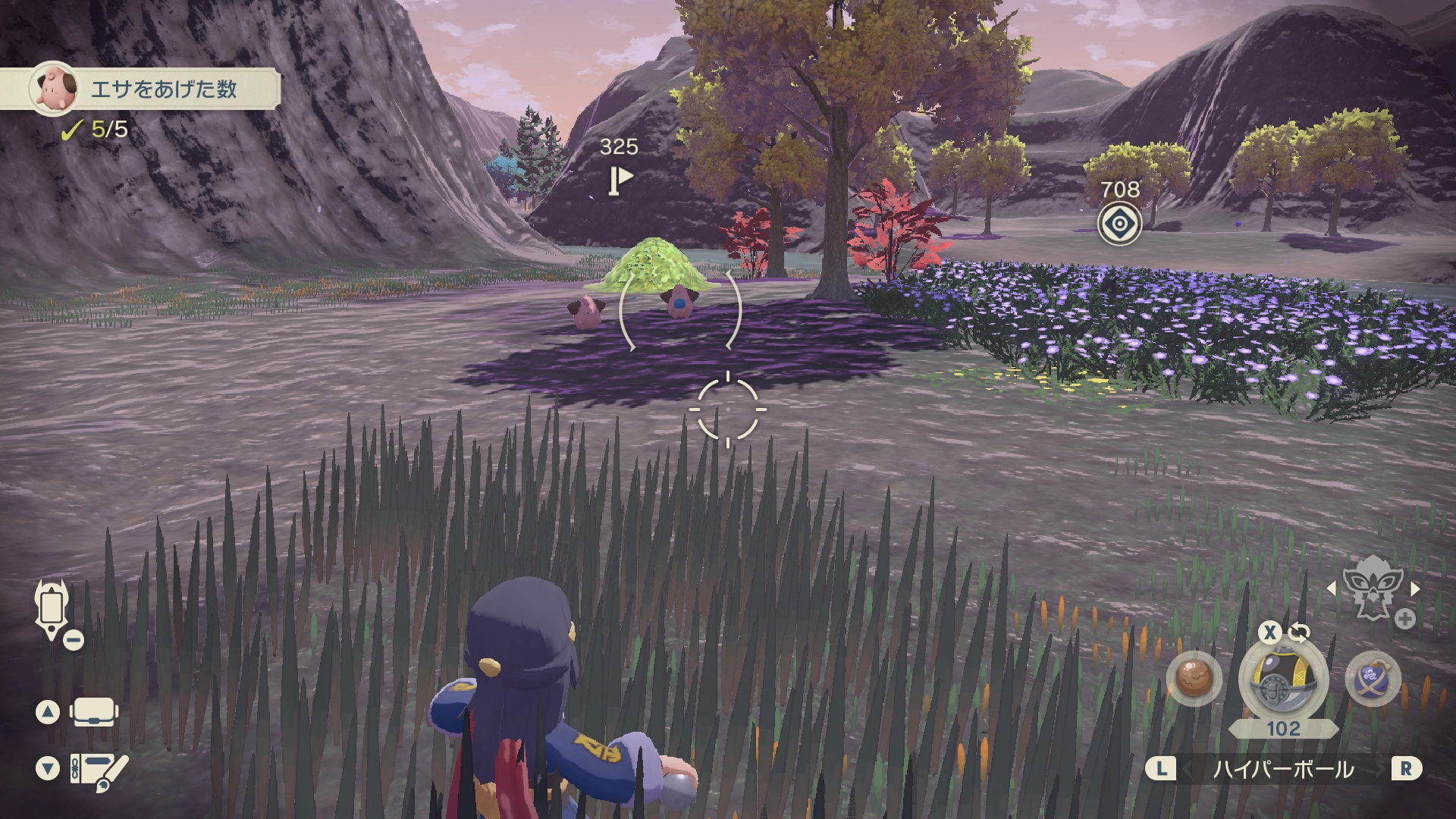Image resolution: width=1456 pixels, height=819 pixels.
Task: Select the flag waypoint marker labeled 325
Action: [620, 180]
